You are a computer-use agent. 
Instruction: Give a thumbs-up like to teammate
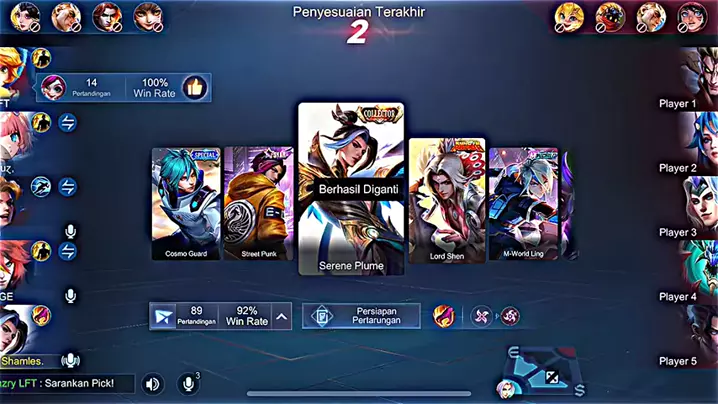[194, 88]
